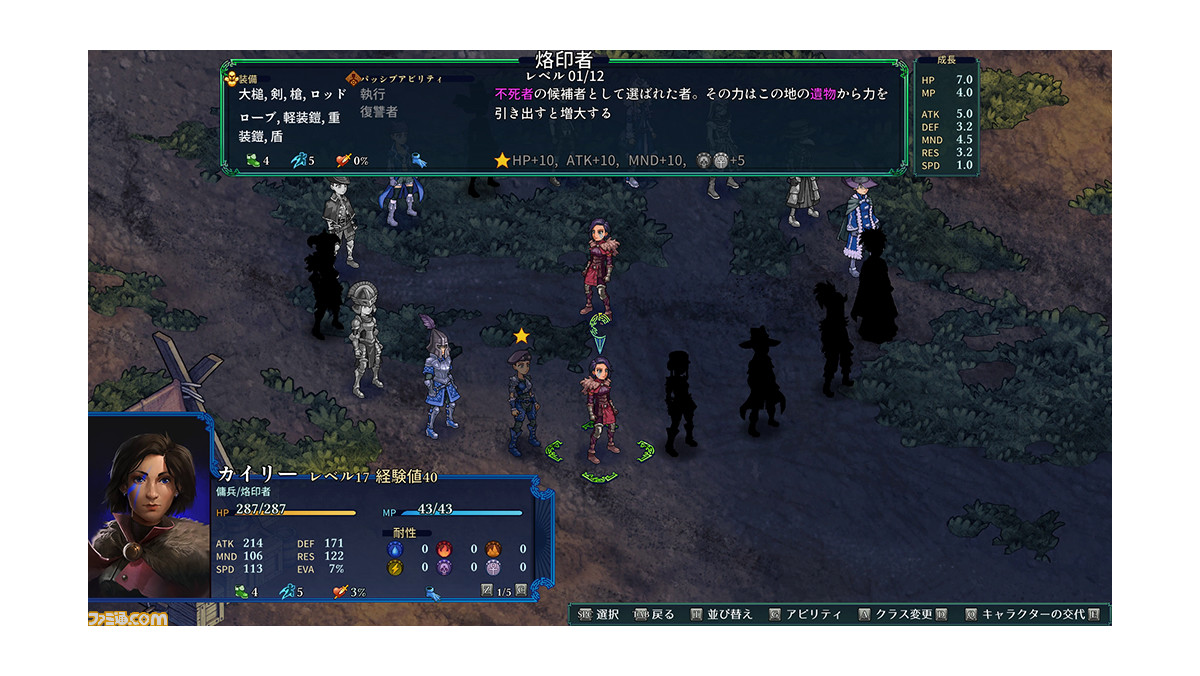This screenshot has height=676, width=1200.
Task: Open the アビリティ option
Action: point(807,614)
